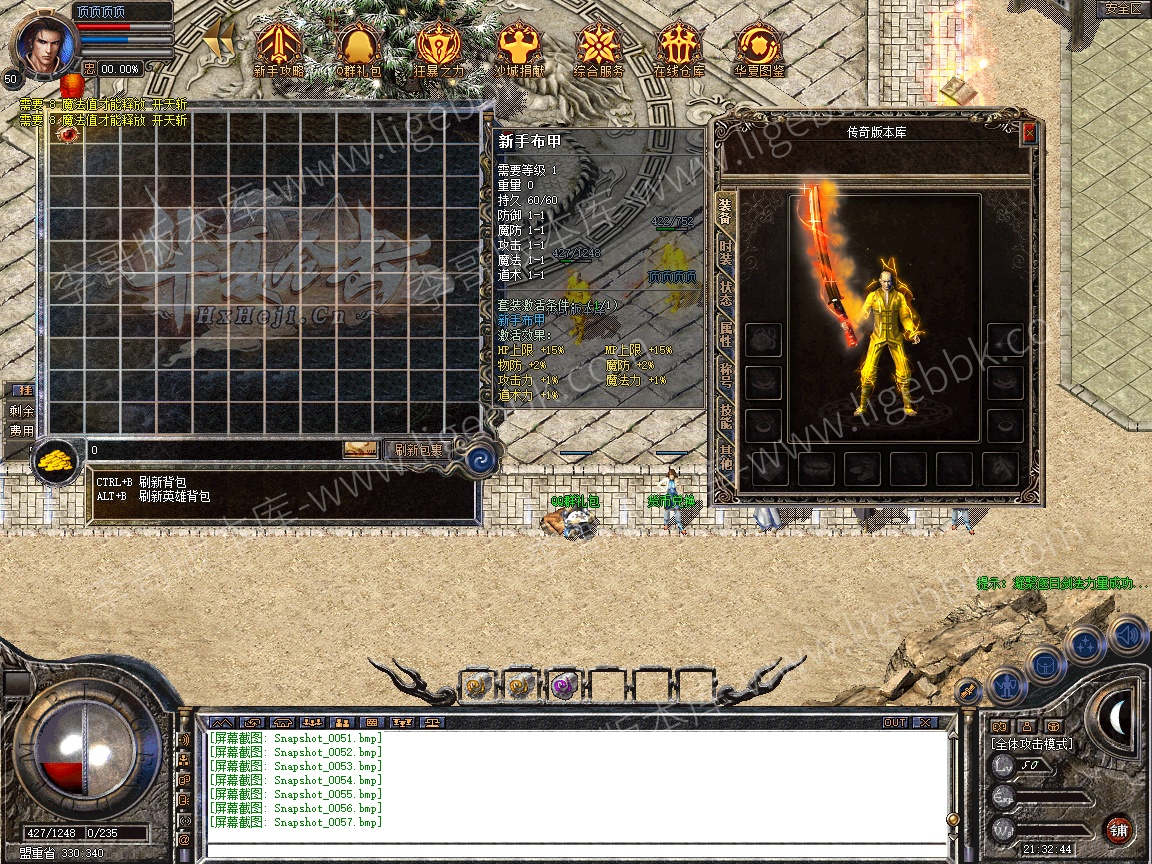Collapse the top menu with the arrow button
Viewport: 1152px width, 864px height.
[218, 42]
